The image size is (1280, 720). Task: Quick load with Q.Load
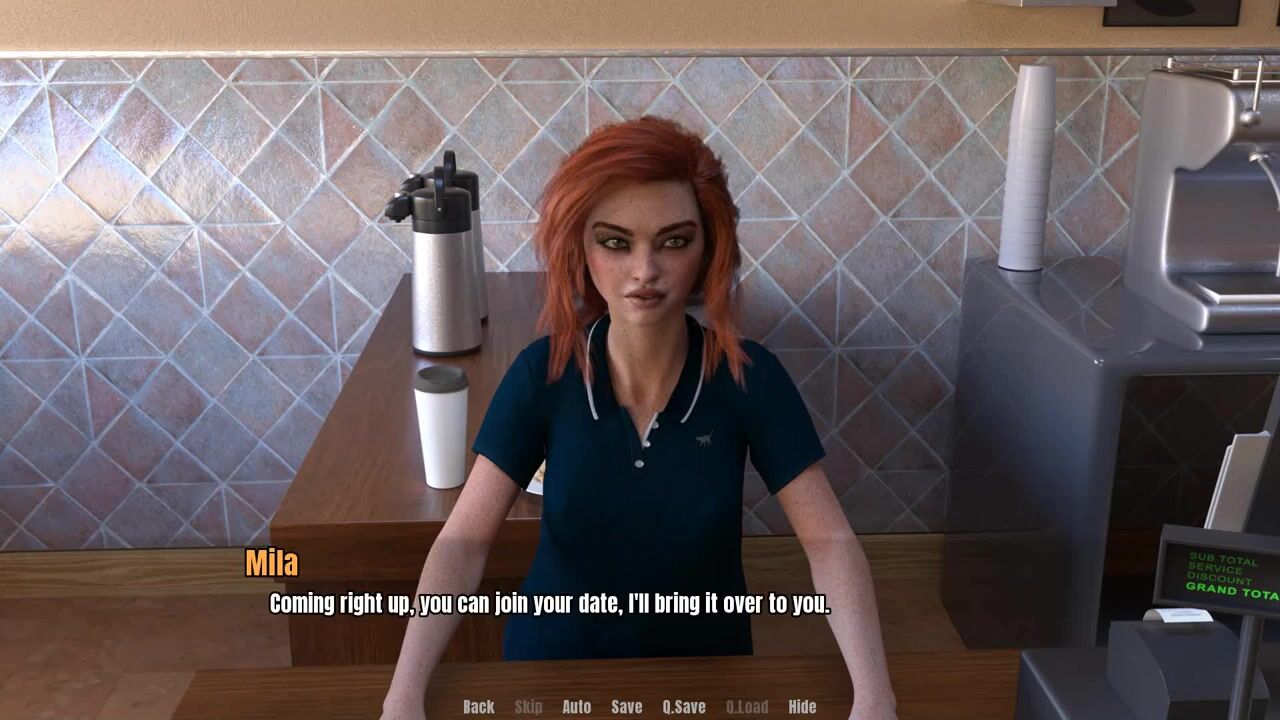pyautogui.click(x=747, y=707)
